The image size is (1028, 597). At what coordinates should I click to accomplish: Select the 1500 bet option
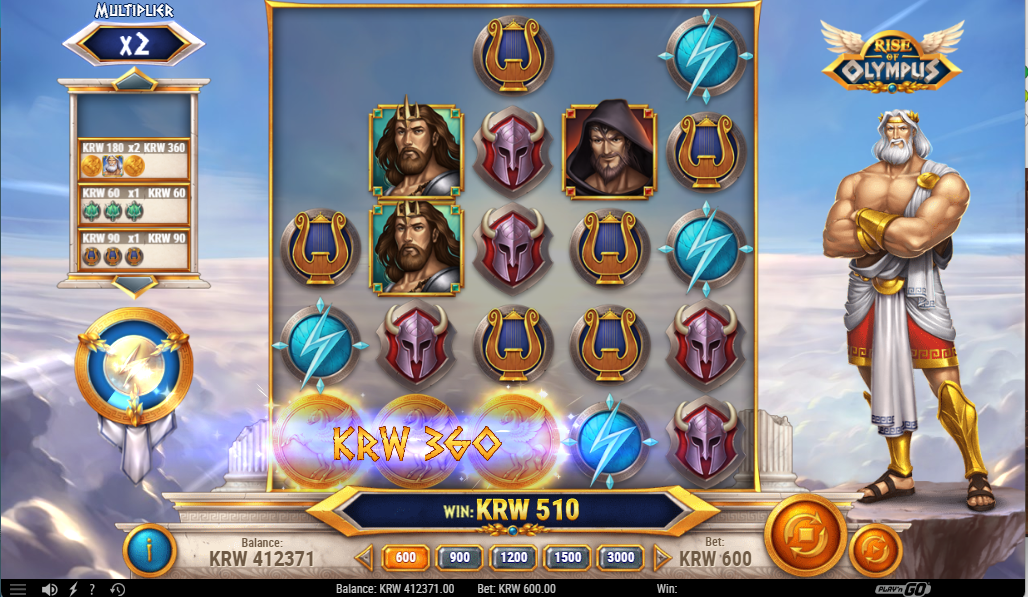click(566, 558)
